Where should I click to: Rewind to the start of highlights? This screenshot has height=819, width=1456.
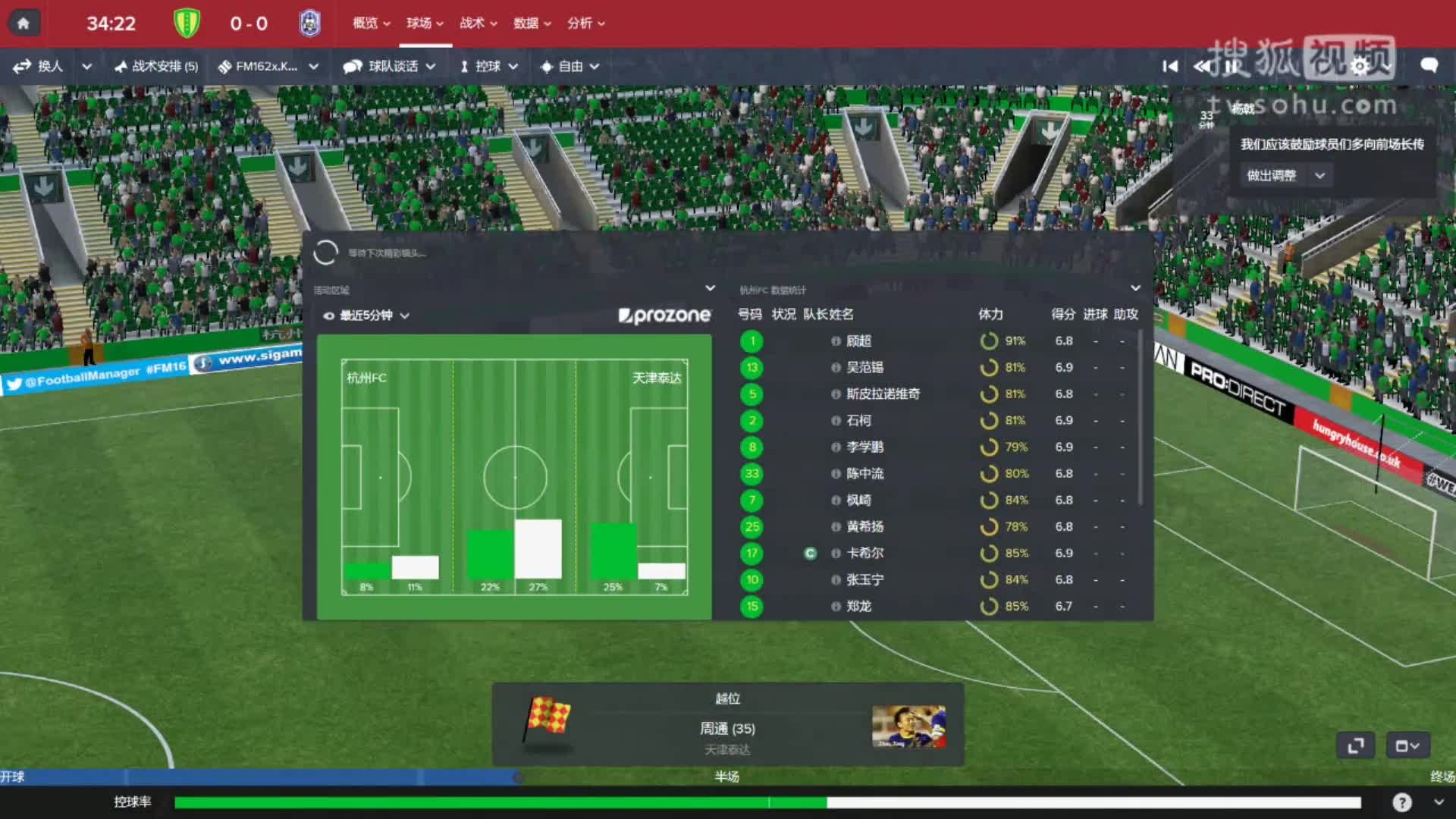tap(1170, 67)
